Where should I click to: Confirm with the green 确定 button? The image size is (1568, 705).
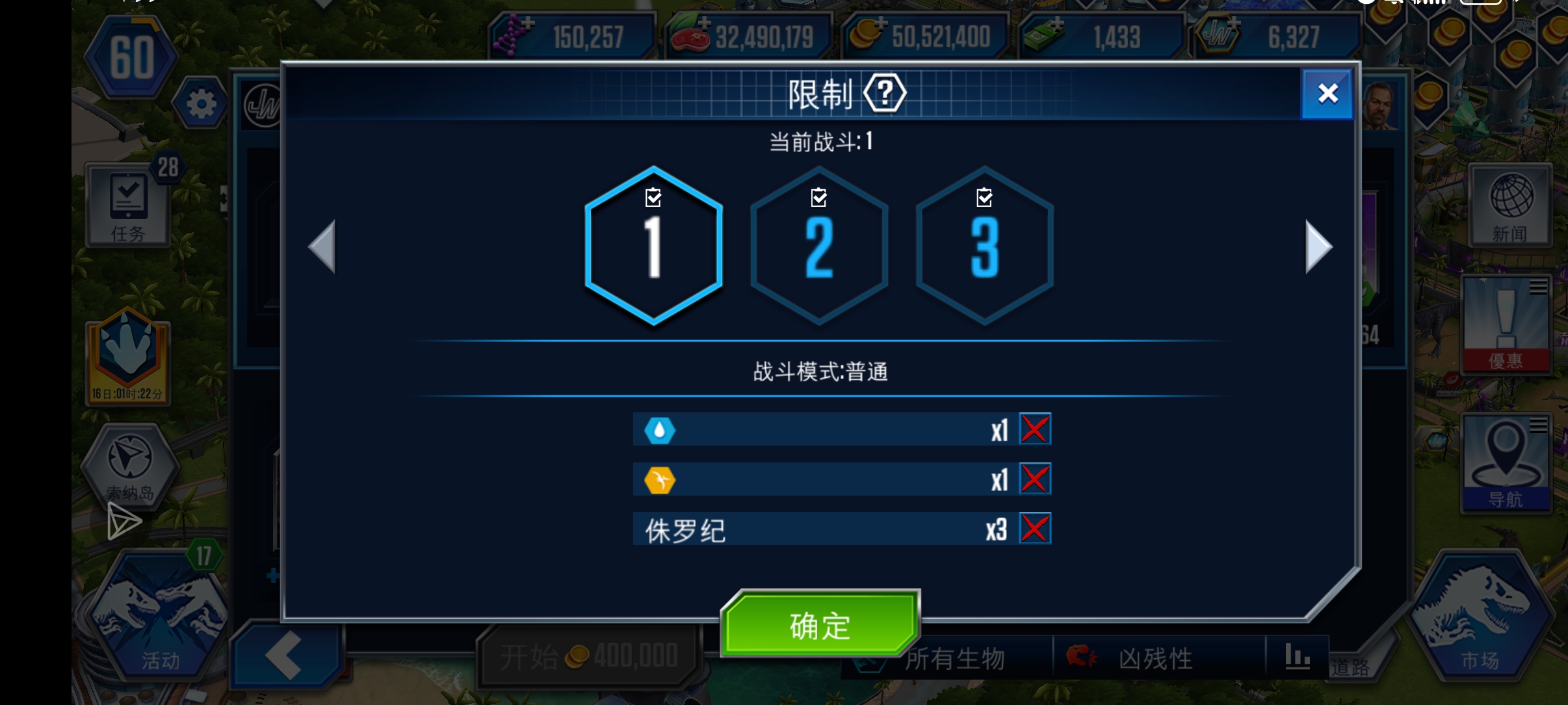pyautogui.click(x=819, y=623)
